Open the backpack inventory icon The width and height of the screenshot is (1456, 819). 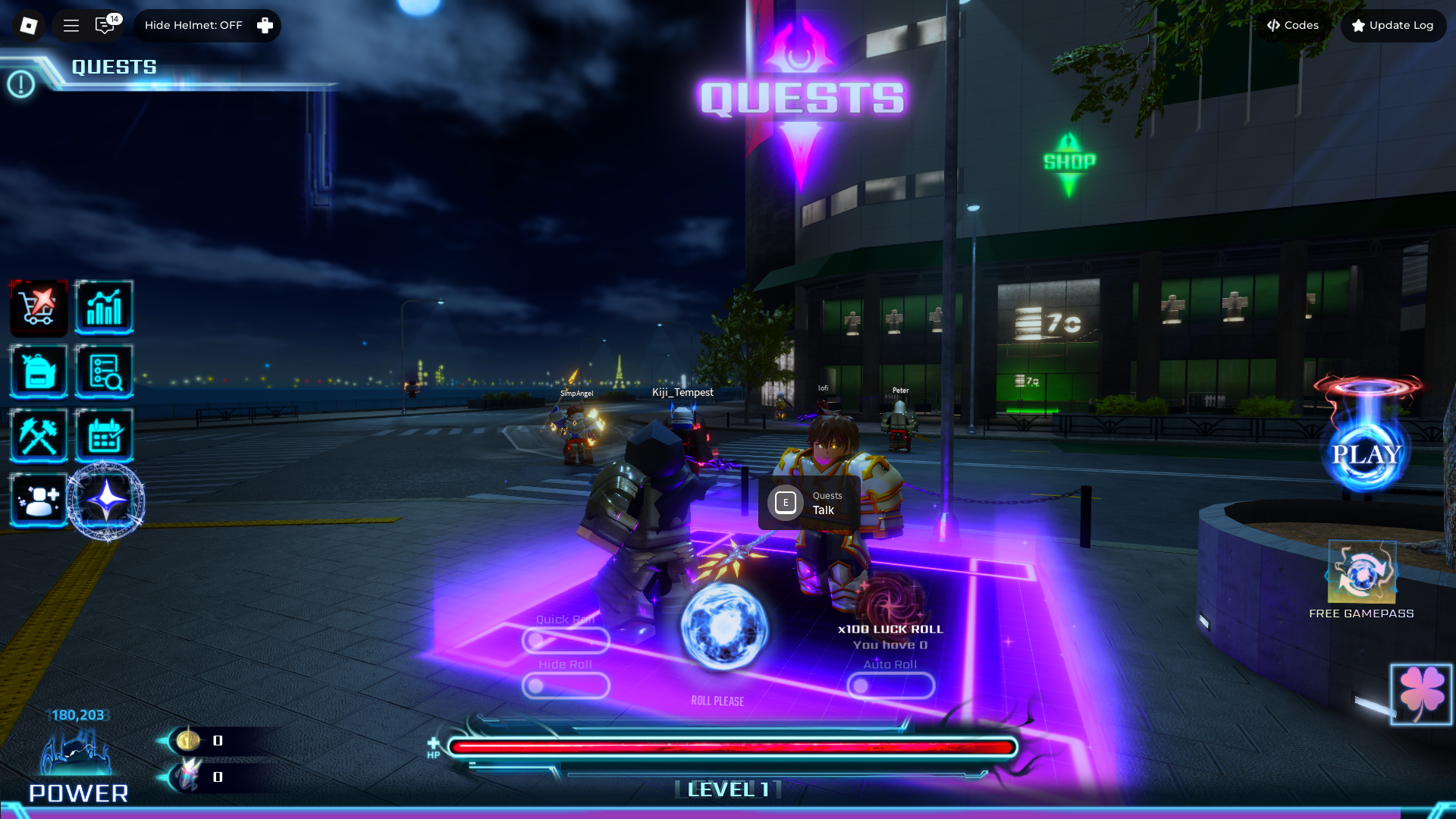click(x=39, y=372)
